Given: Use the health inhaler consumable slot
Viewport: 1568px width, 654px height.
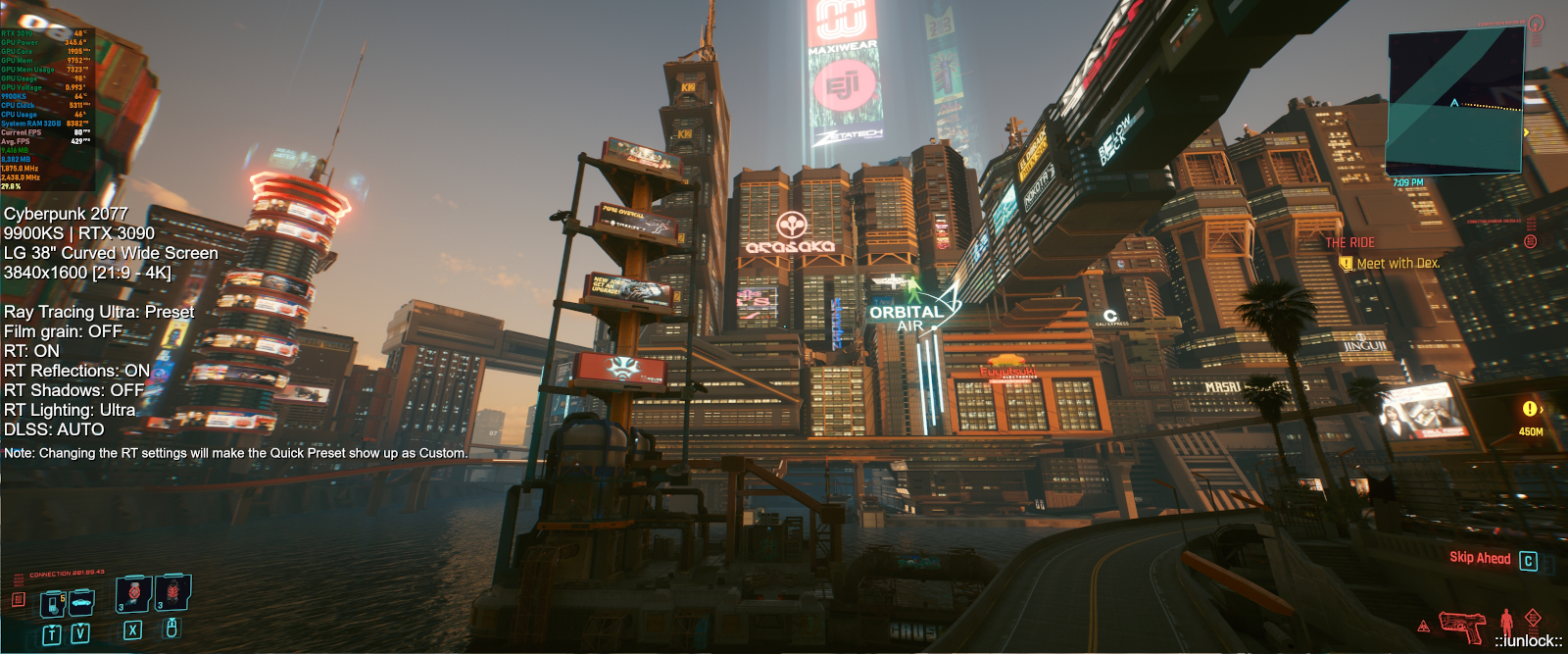Looking at the screenshot, I should [x=133, y=595].
